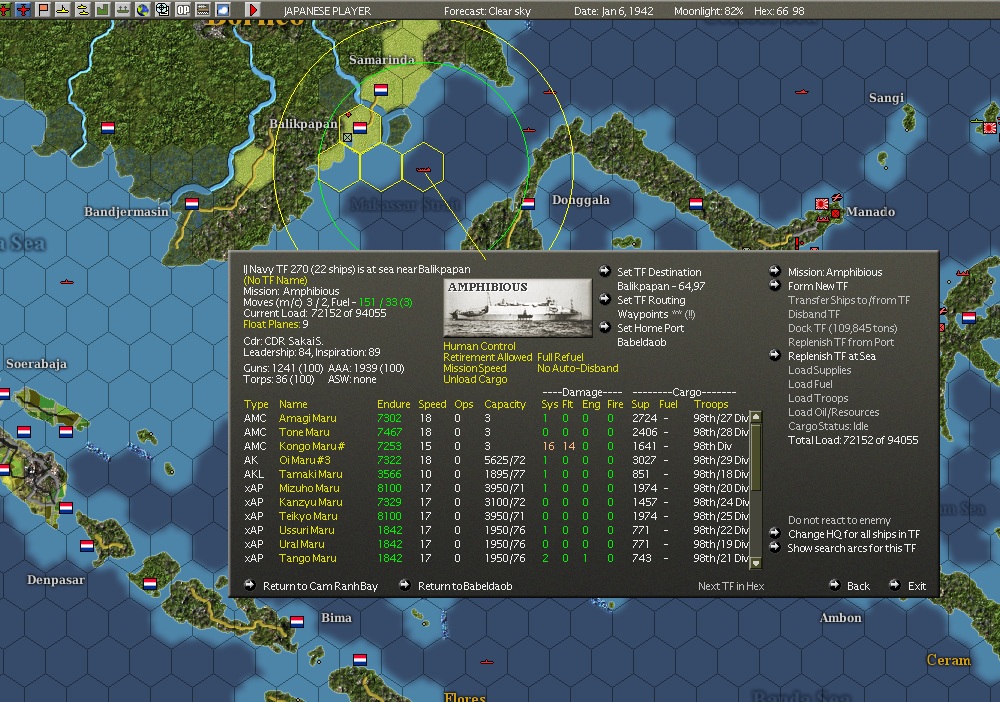
Task: Change the Mission: Amphibious setting
Action: (x=834, y=272)
